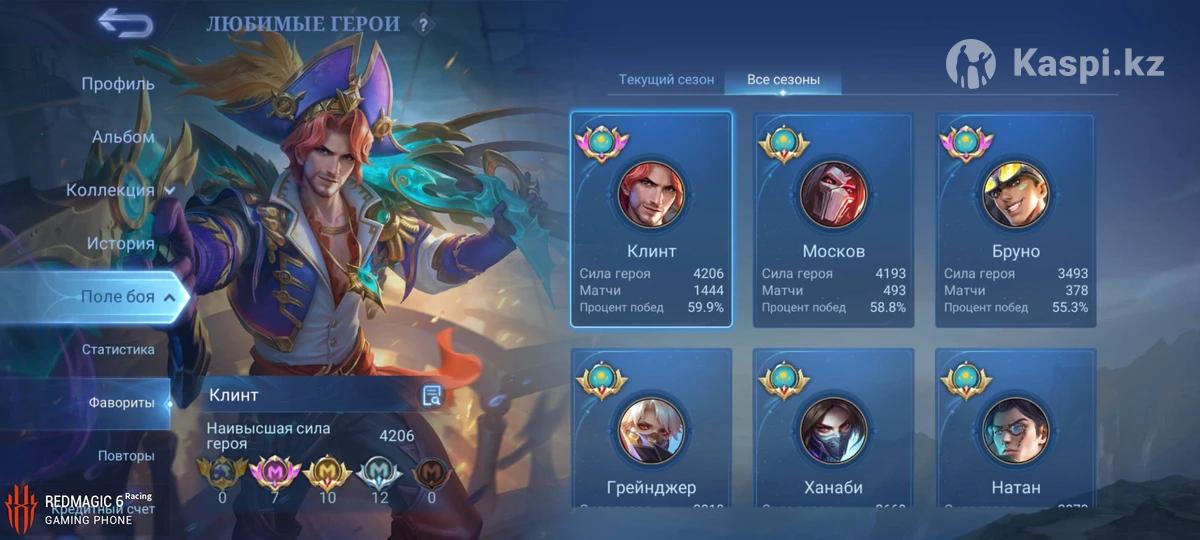Open the Профиль menu entry
This screenshot has height=540, width=1200.
pyautogui.click(x=118, y=84)
